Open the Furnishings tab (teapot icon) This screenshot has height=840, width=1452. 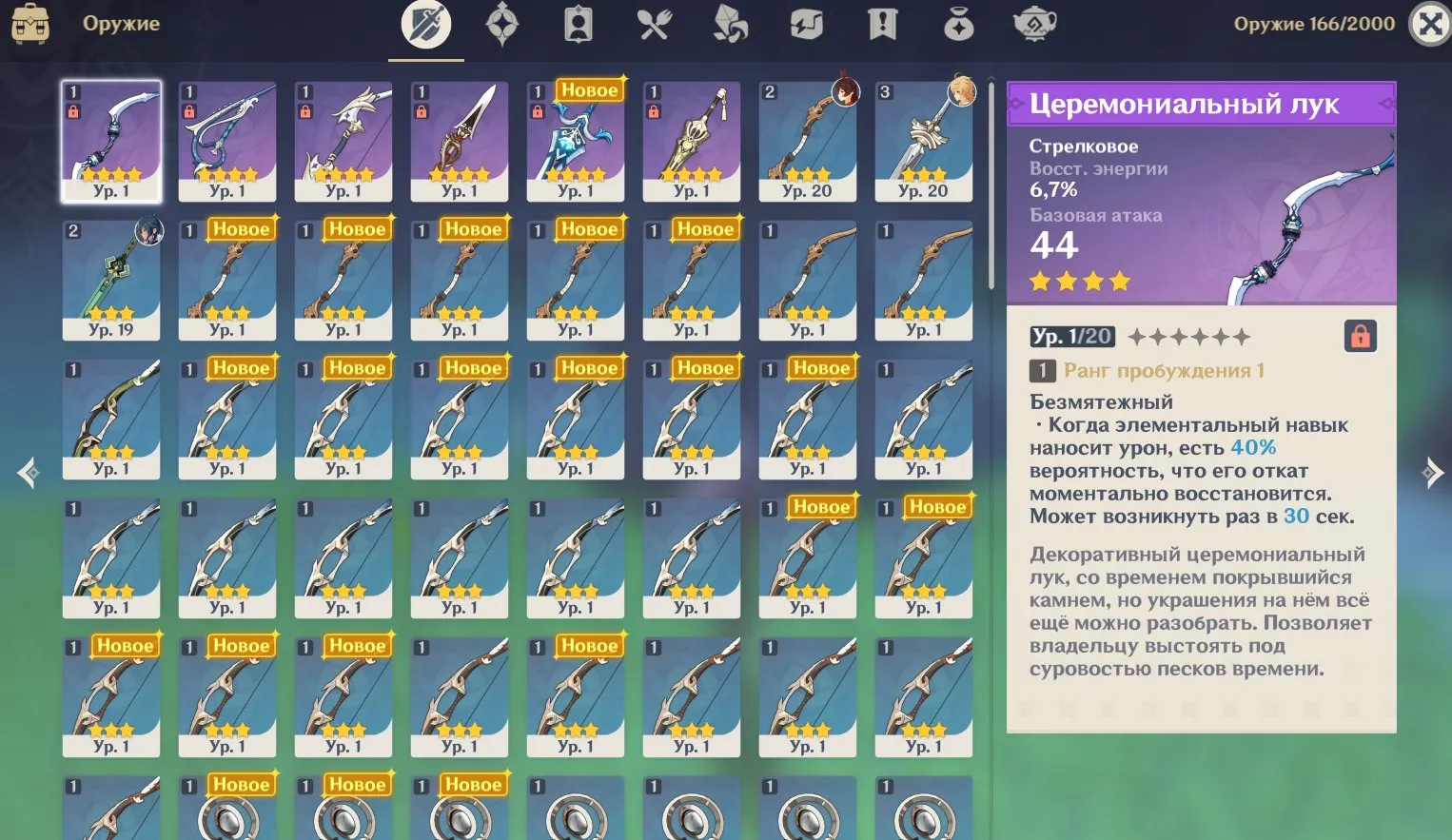point(1035,25)
